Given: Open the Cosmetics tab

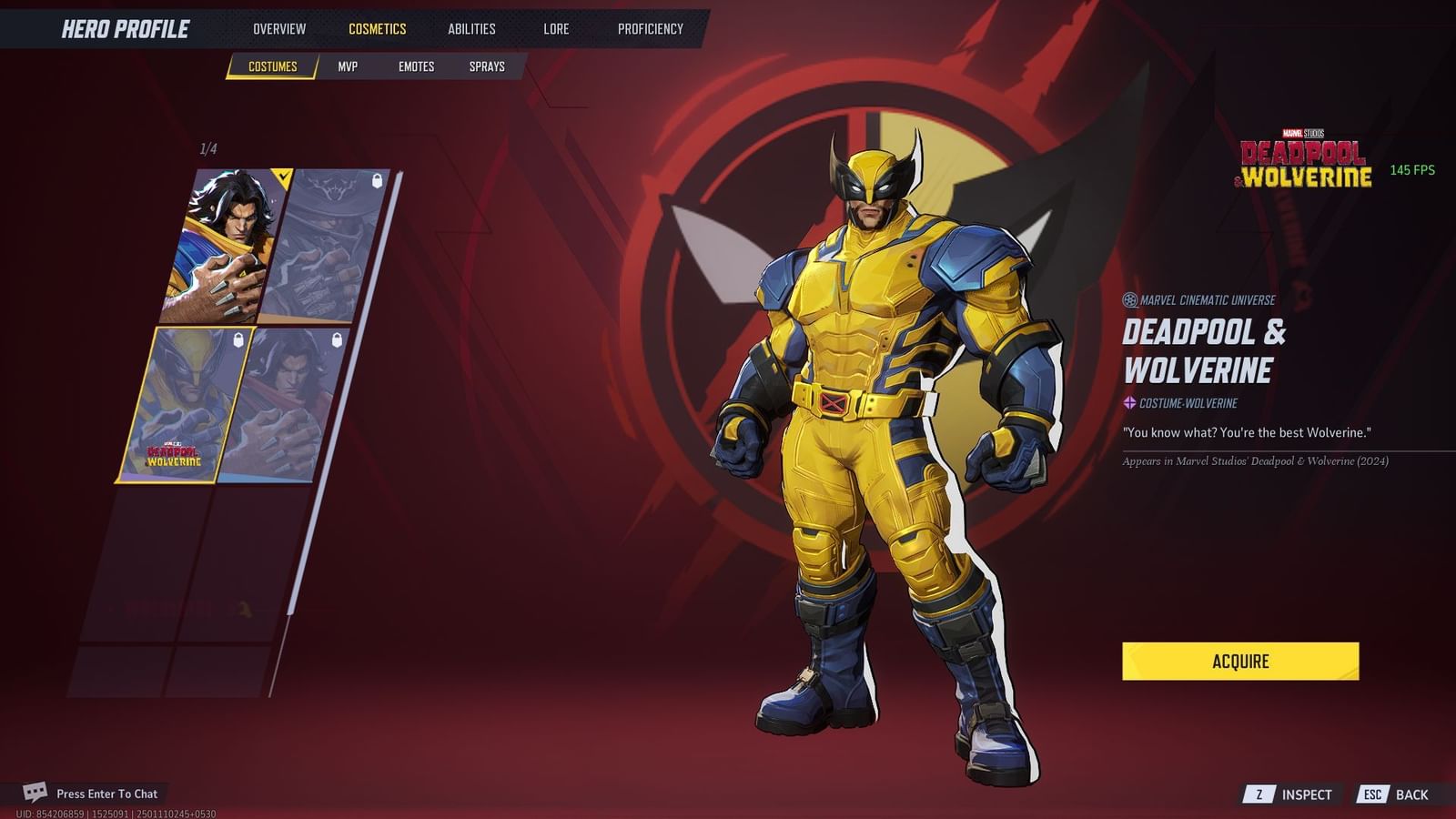Looking at the screenshot, I should pos(378,28).
